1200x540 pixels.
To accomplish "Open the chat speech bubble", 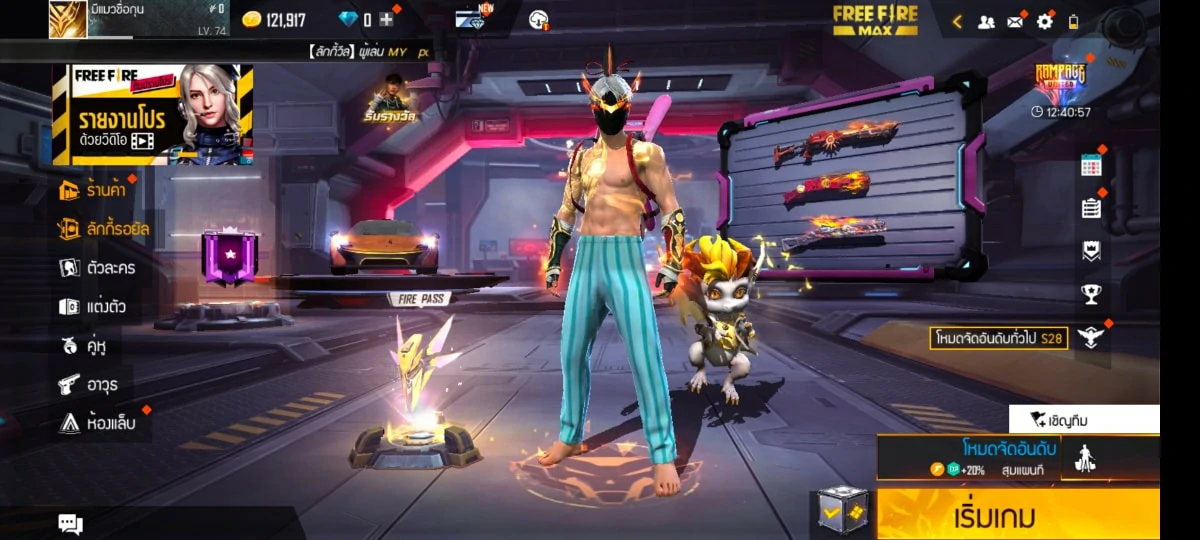I will click(70, 523).
